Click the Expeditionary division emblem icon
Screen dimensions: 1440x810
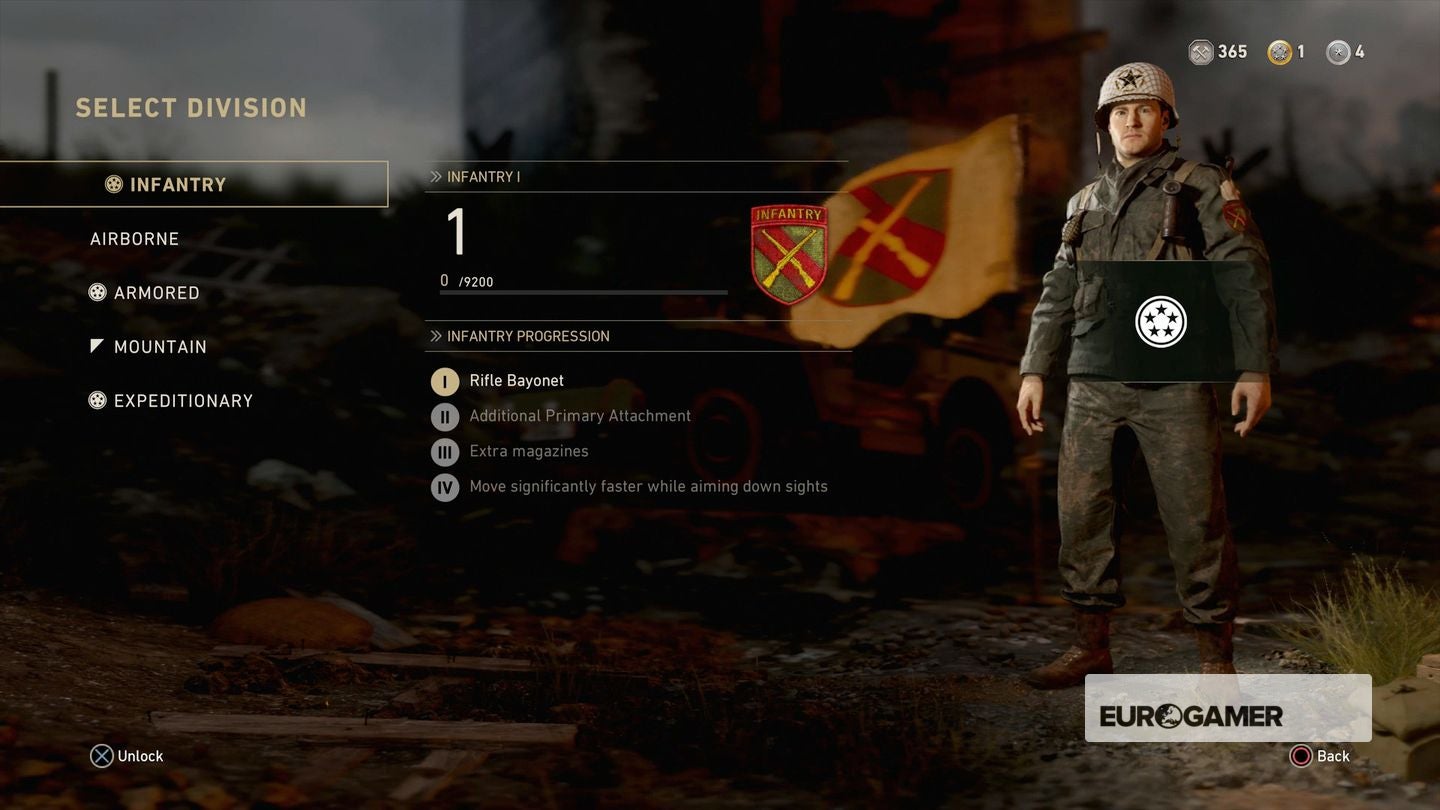click(97, 400)
